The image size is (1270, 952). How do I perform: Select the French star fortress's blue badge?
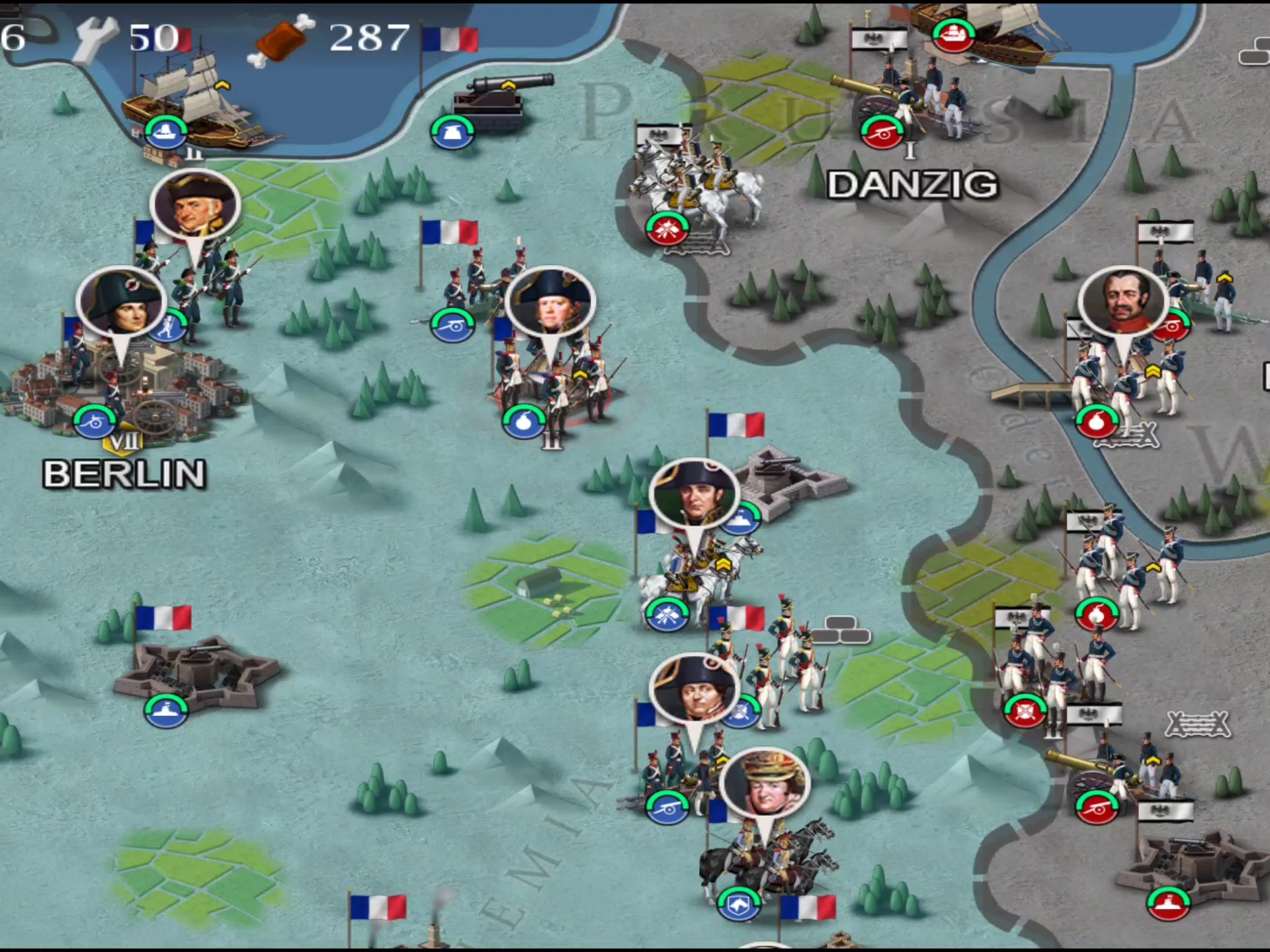coord(165,710)
